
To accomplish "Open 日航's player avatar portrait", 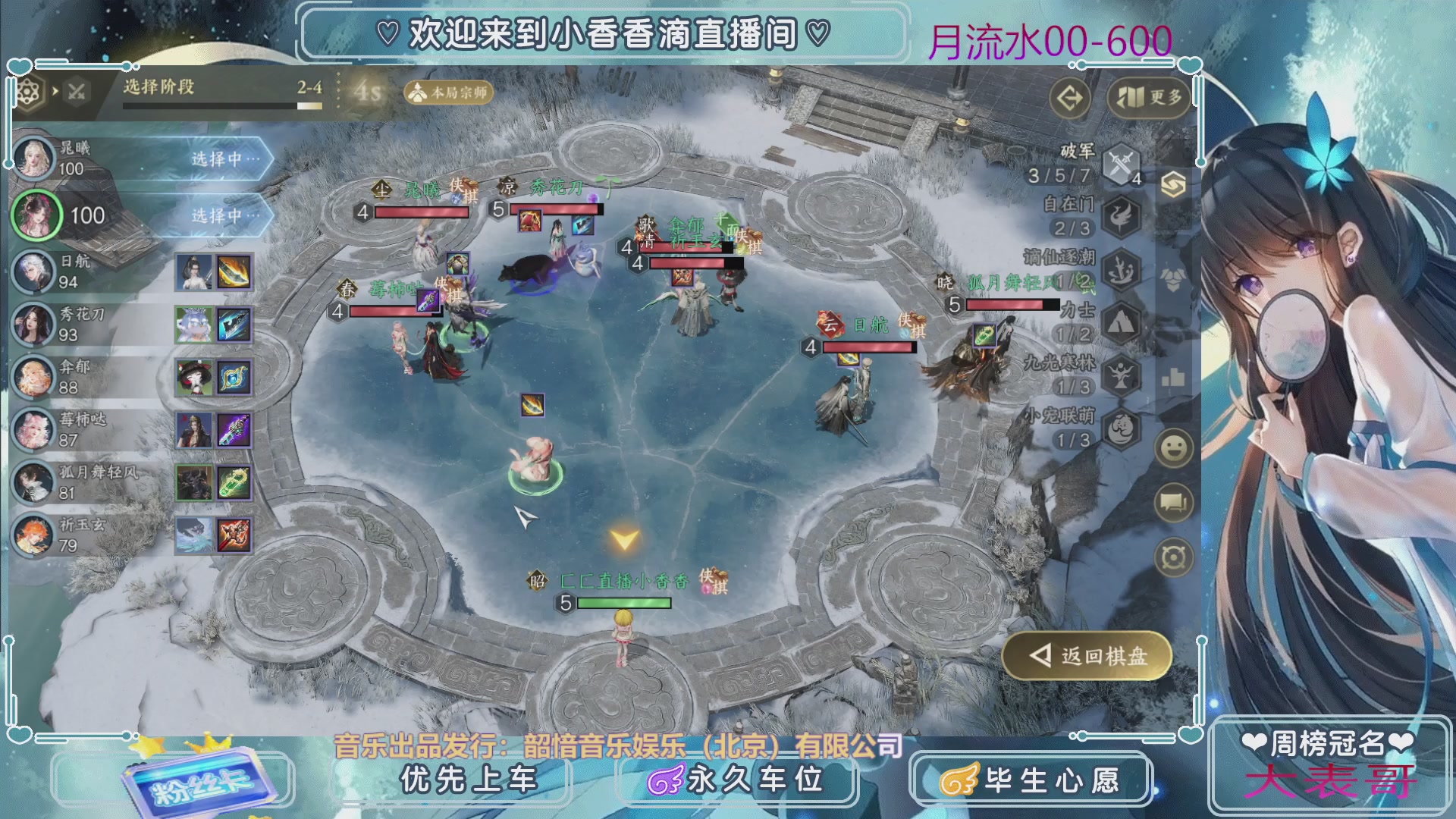I will [x=36, y=272].
